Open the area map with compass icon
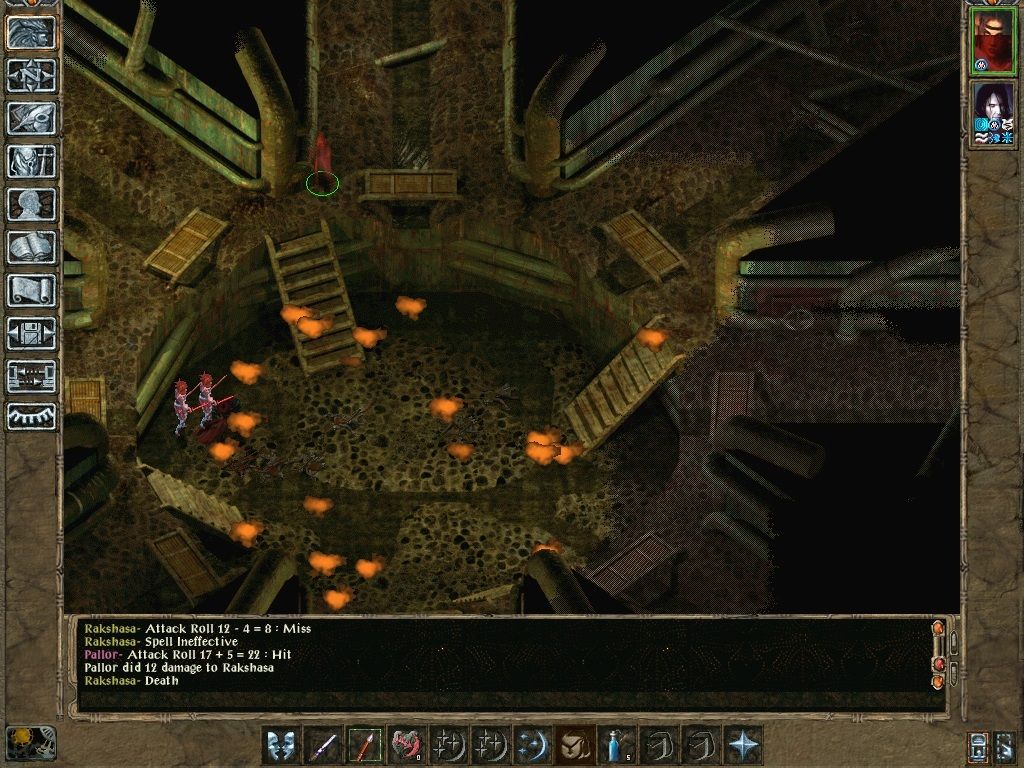Image resolution: width=1024 pixels, height=768 pixels. point(31,76)
